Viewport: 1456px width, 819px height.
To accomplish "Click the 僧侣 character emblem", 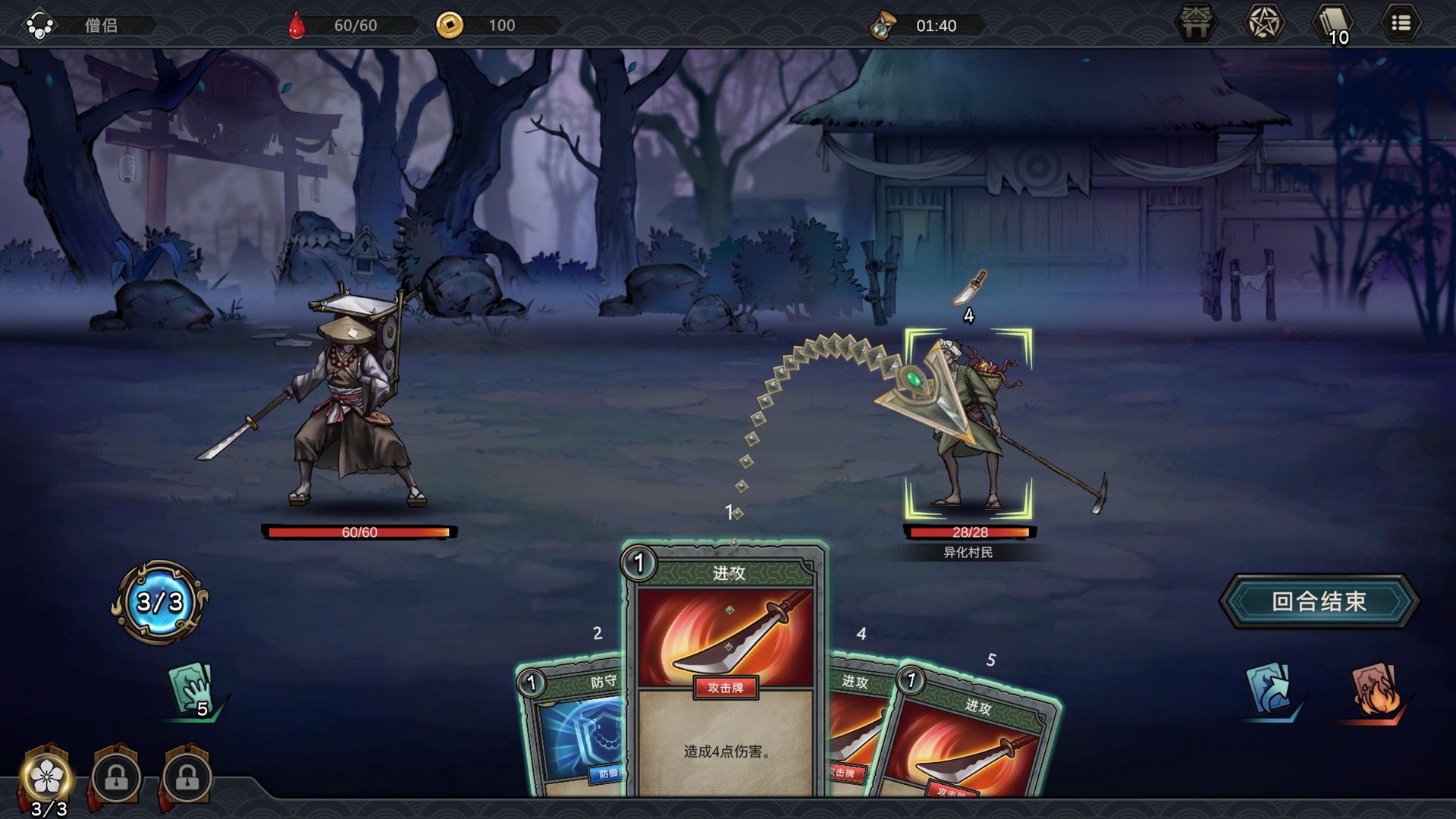I will [x=39, y=25].
